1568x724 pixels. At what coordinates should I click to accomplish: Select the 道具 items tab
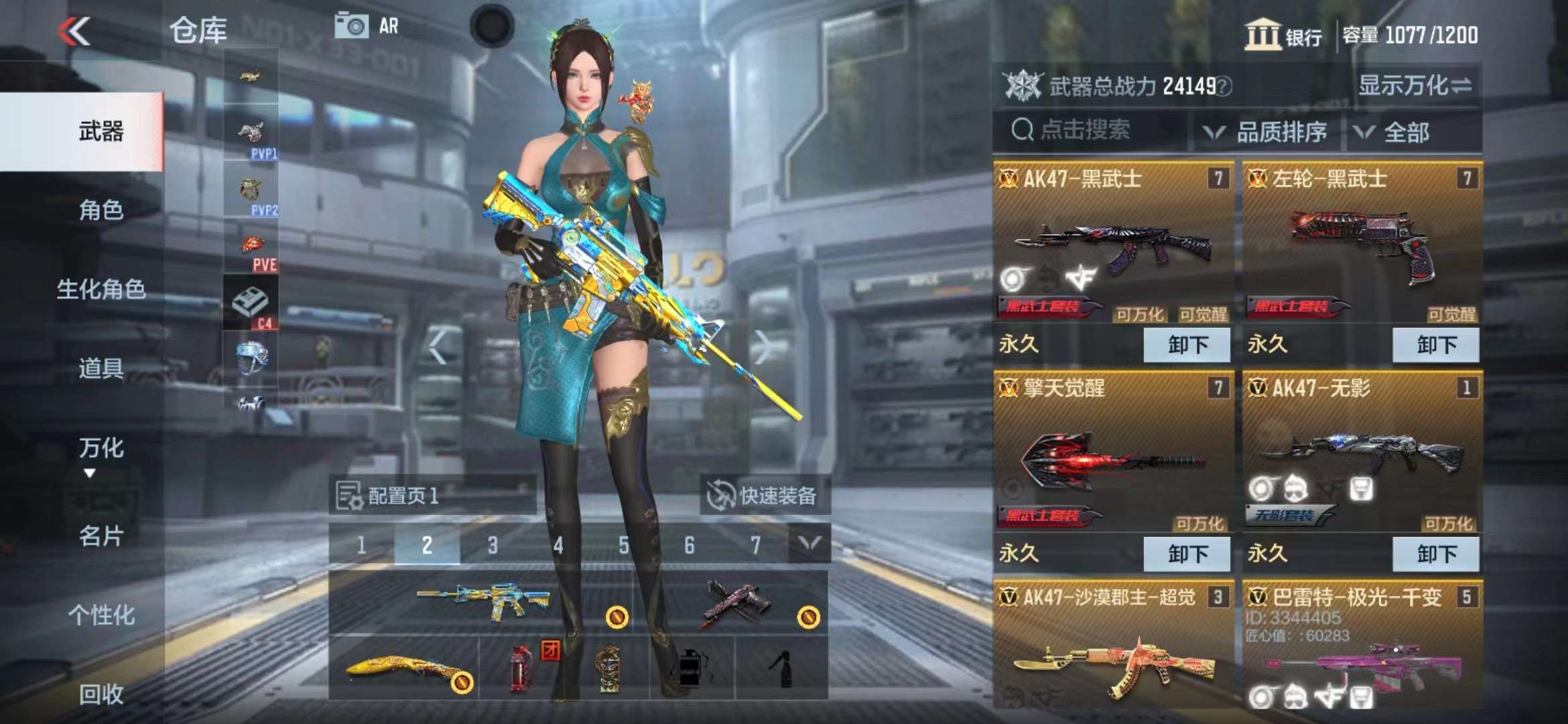click(101, 368)
